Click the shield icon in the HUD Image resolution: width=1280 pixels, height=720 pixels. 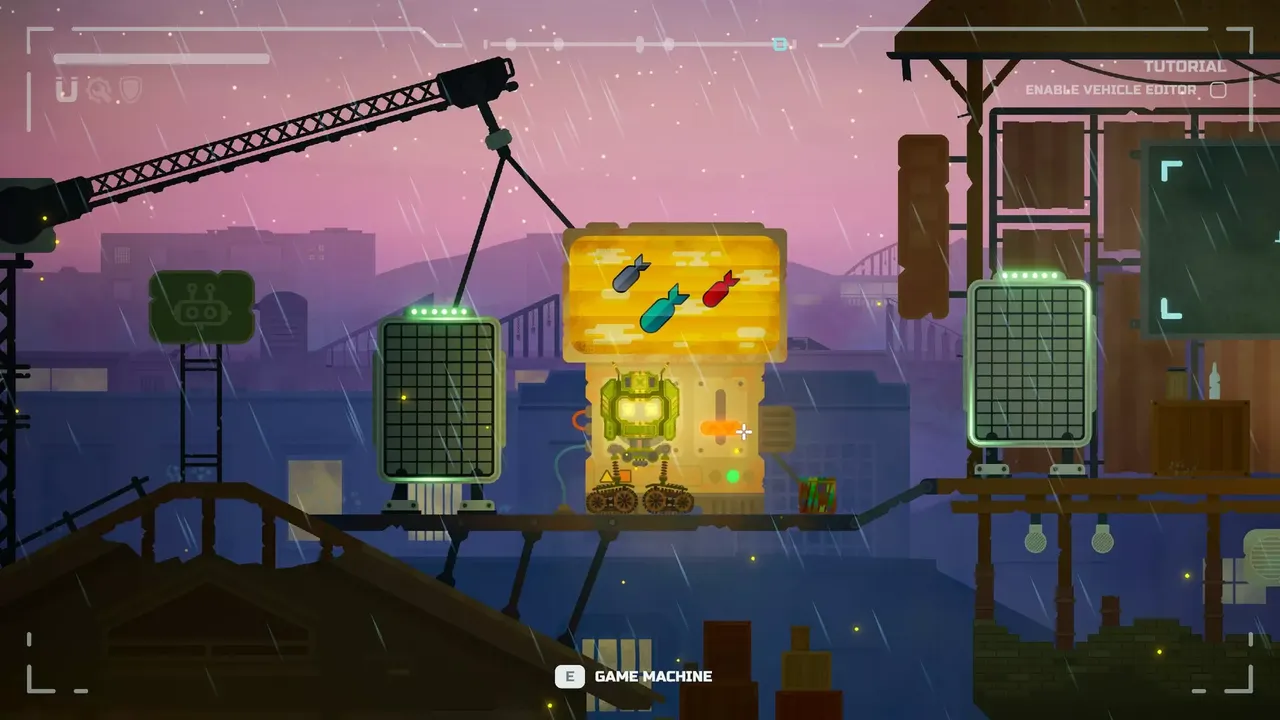131,89
